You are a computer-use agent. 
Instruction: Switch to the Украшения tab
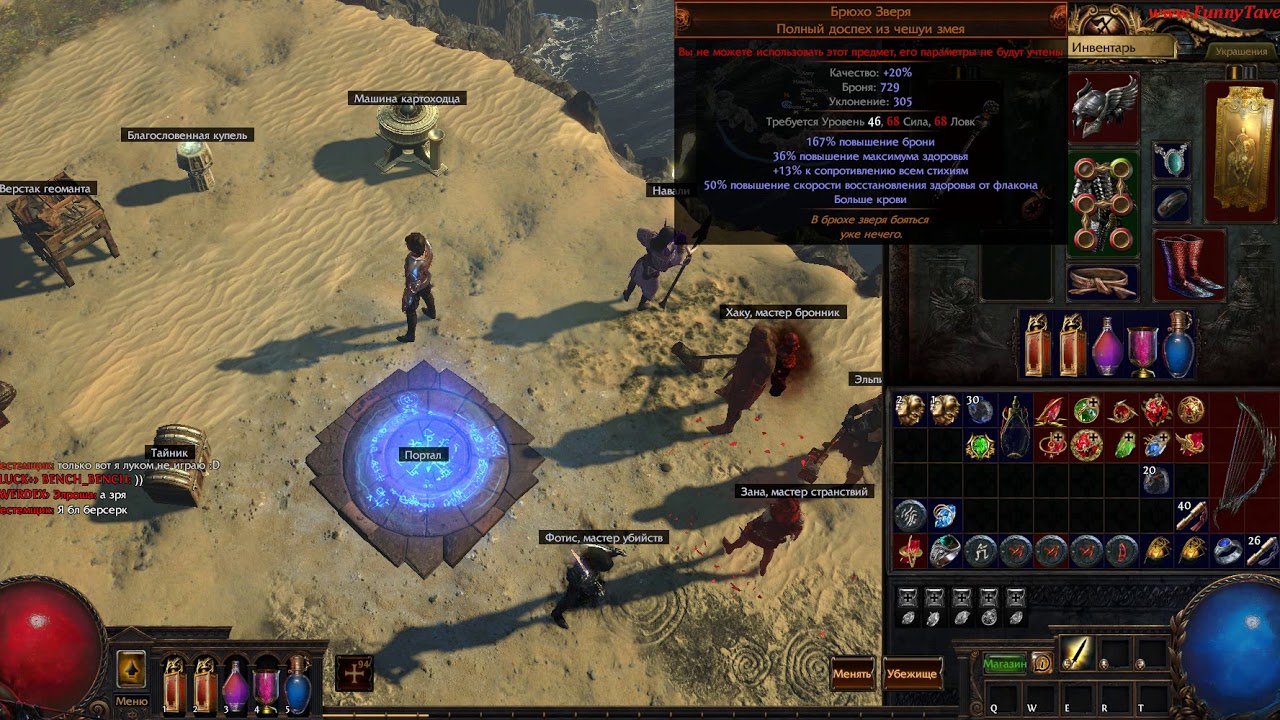(1241, 50)
